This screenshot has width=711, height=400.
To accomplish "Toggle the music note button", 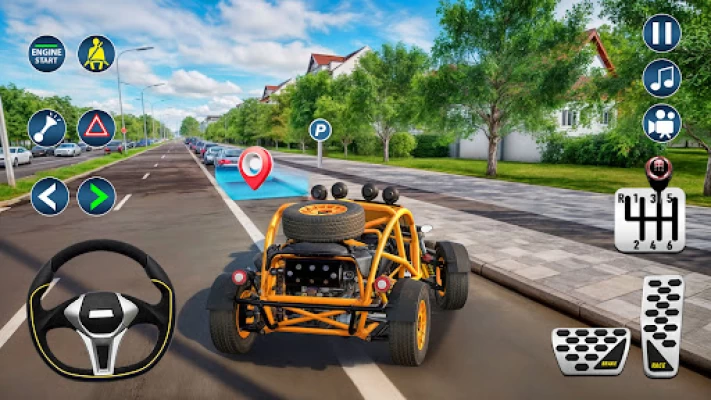I will pyautogui.click(x=661, y=78).
